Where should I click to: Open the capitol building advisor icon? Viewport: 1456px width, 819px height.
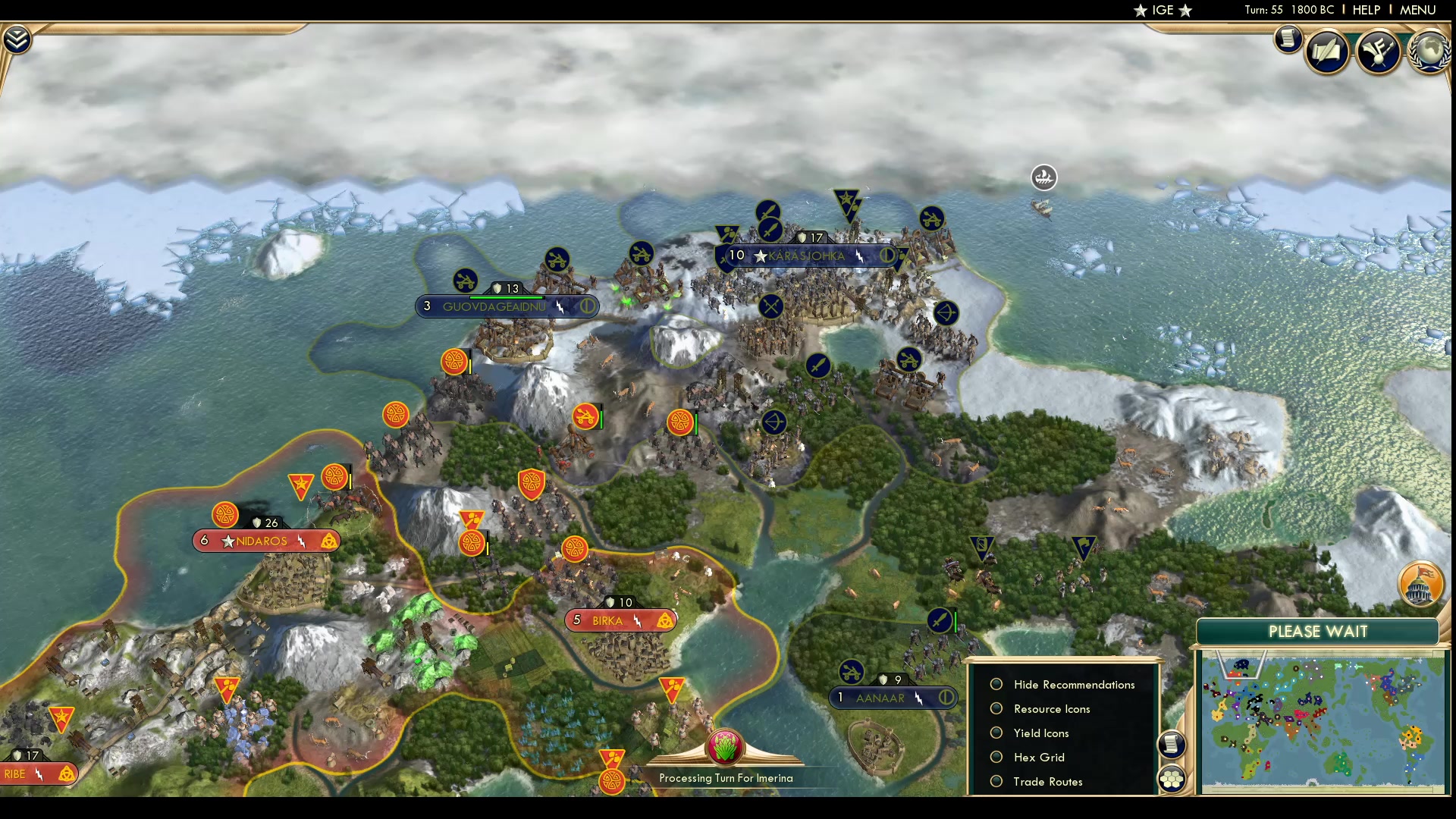click(x=1420, y=584)
